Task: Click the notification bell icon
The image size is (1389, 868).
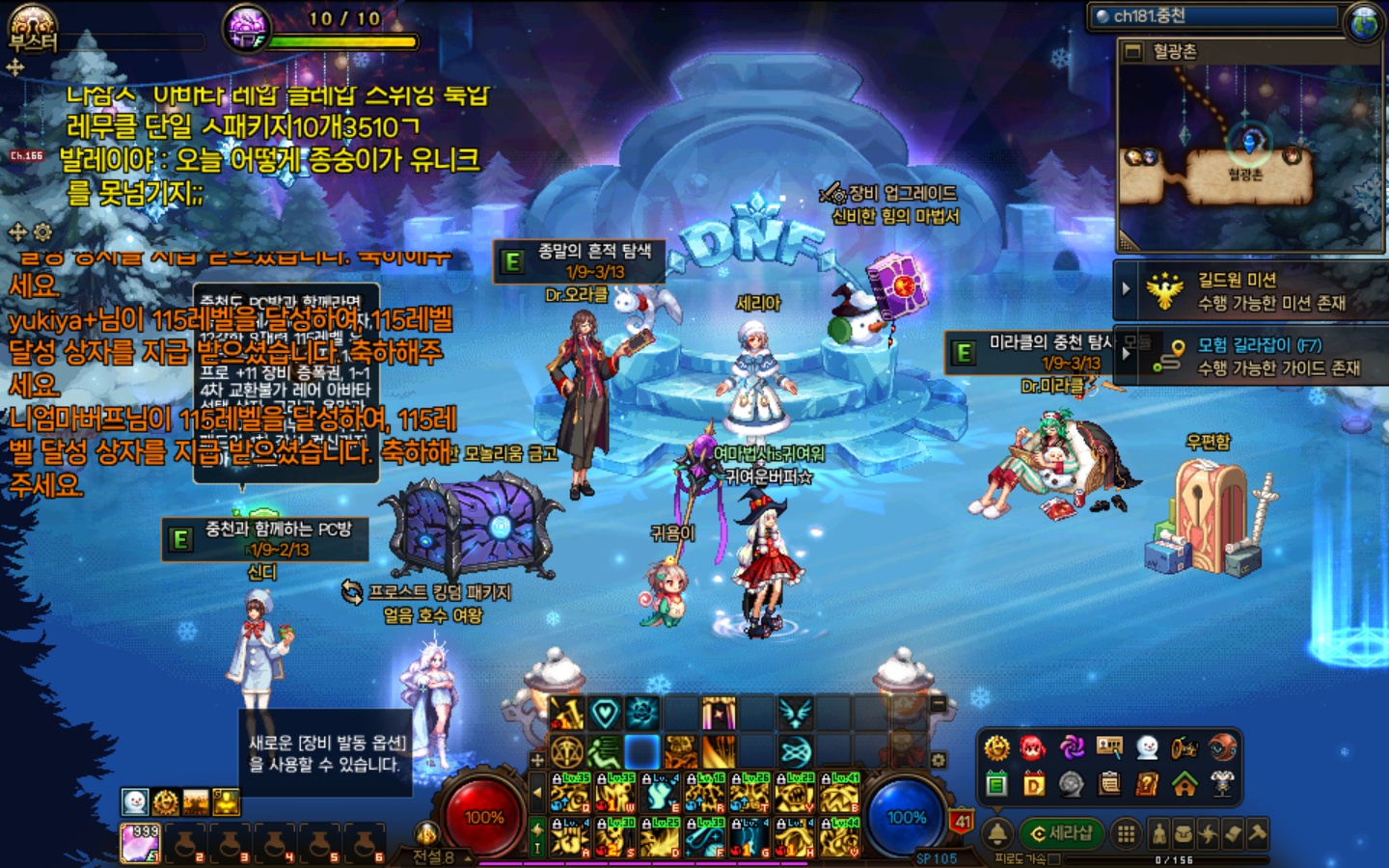Action: [997, 833]
